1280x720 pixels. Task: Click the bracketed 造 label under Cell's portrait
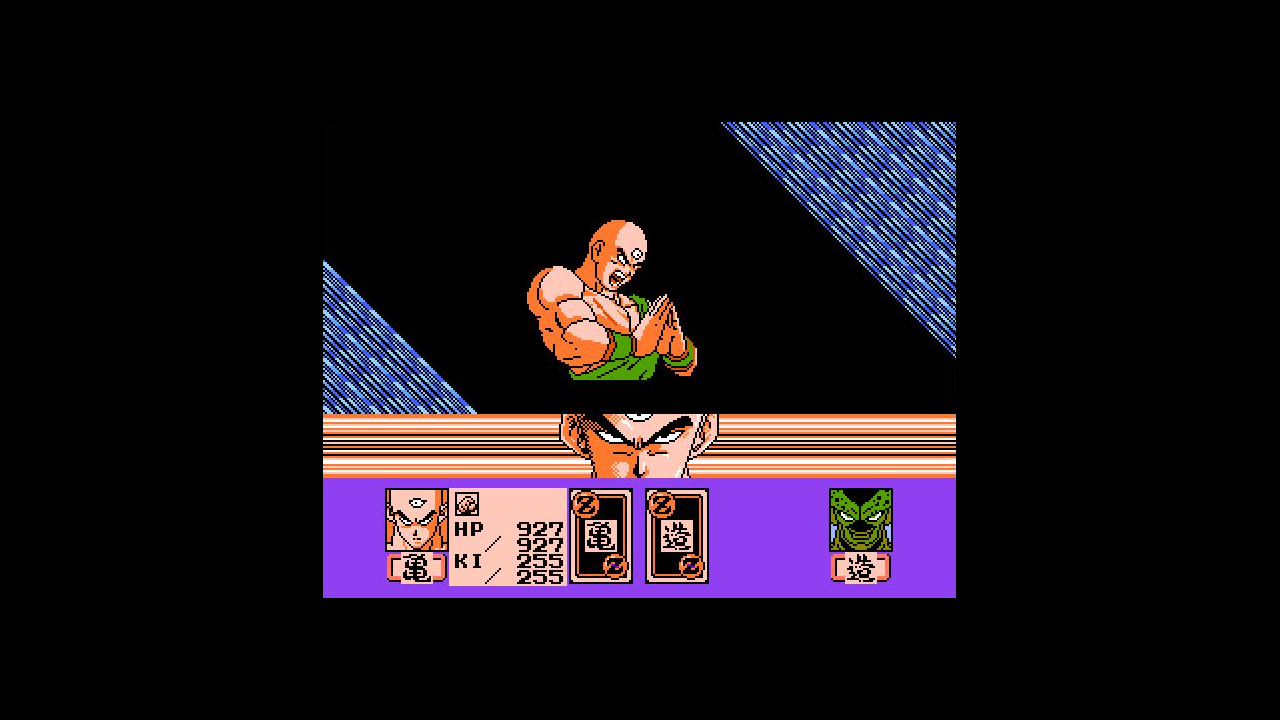859,568
